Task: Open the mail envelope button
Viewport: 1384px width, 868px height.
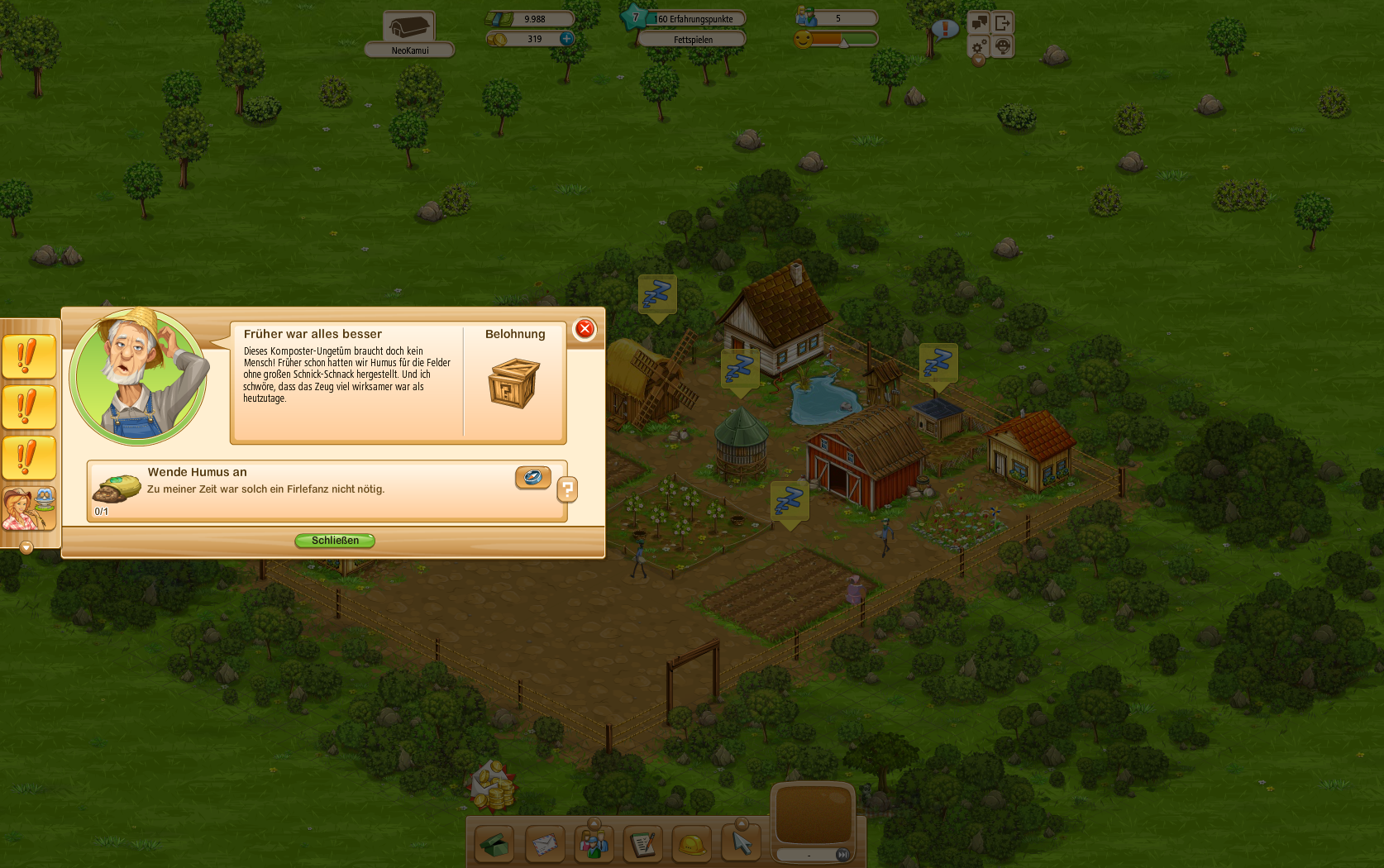Action: click(x=544, y=844)
